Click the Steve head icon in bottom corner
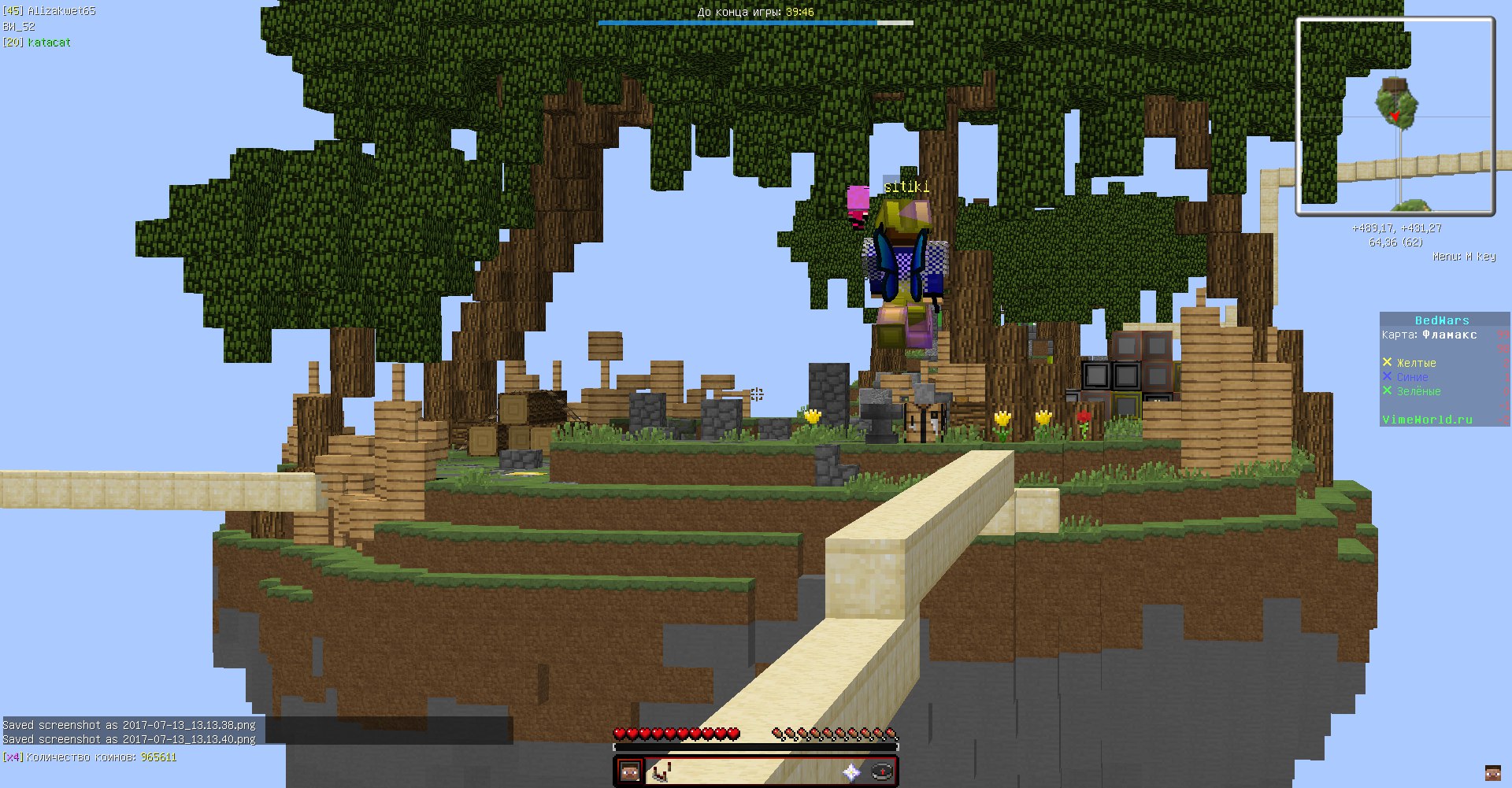This screenshot has height=788, width=1512. click(x=1492, y=772)
